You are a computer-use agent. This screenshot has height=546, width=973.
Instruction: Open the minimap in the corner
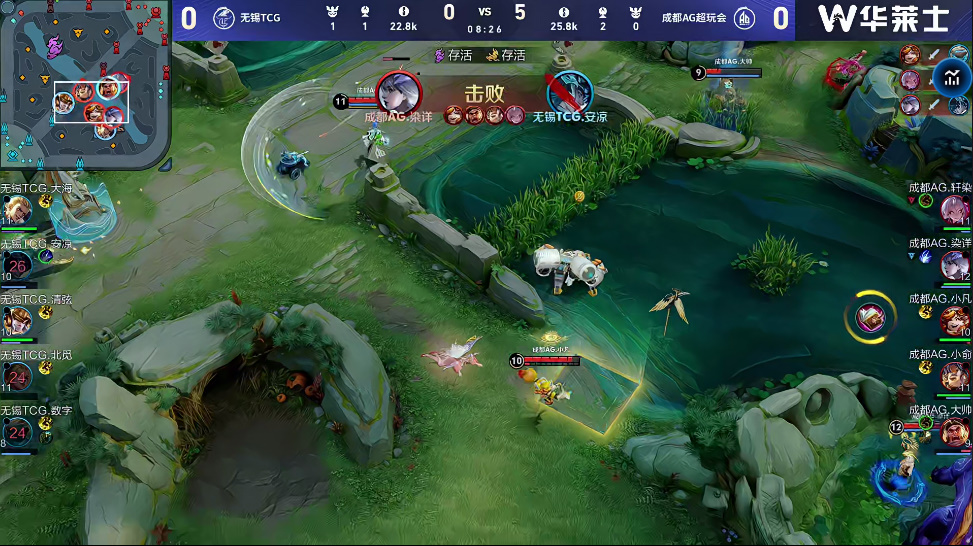point(86,84)
